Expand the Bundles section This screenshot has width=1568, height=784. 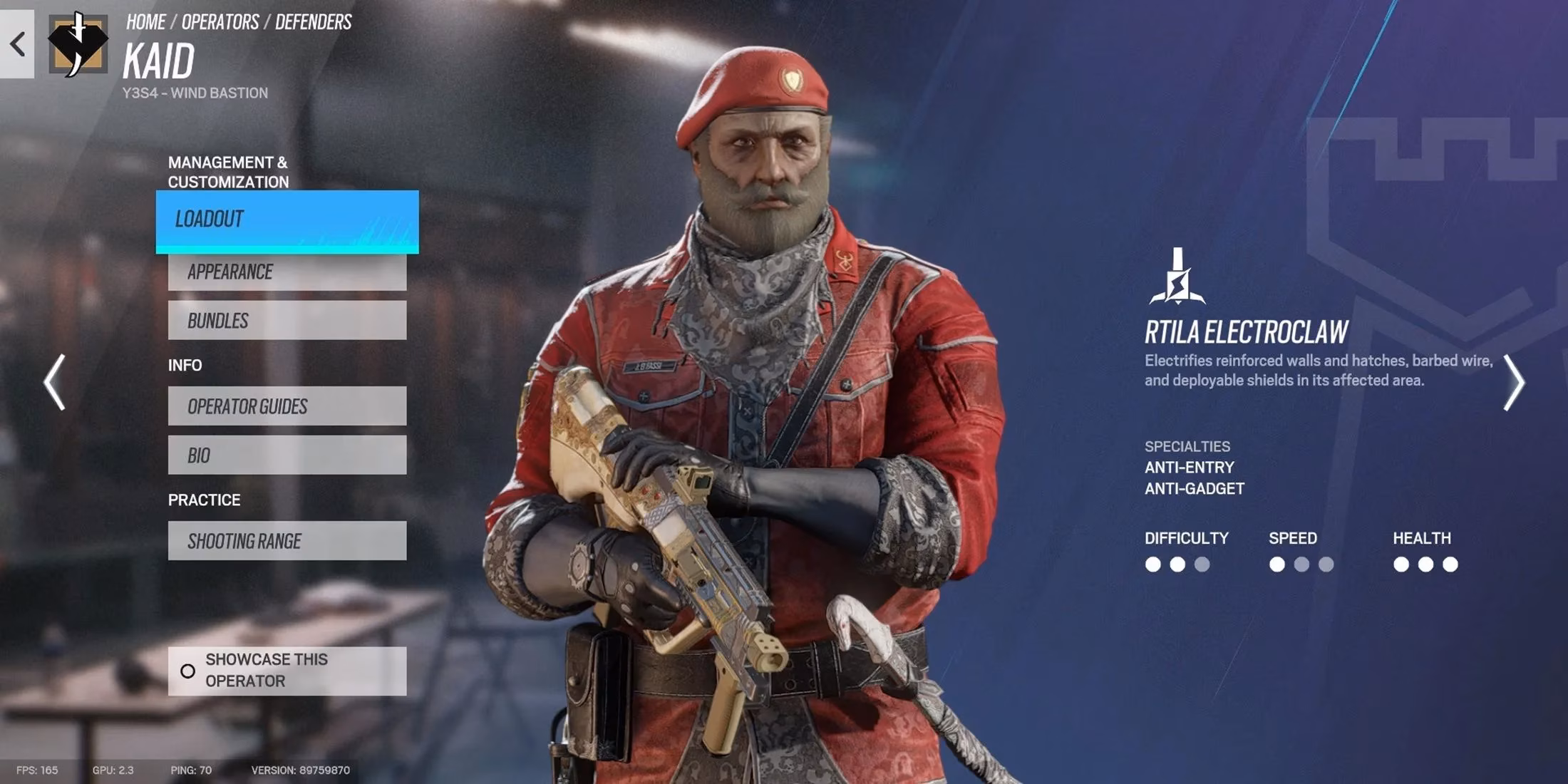pyautogui.click(x=287, y=320)
